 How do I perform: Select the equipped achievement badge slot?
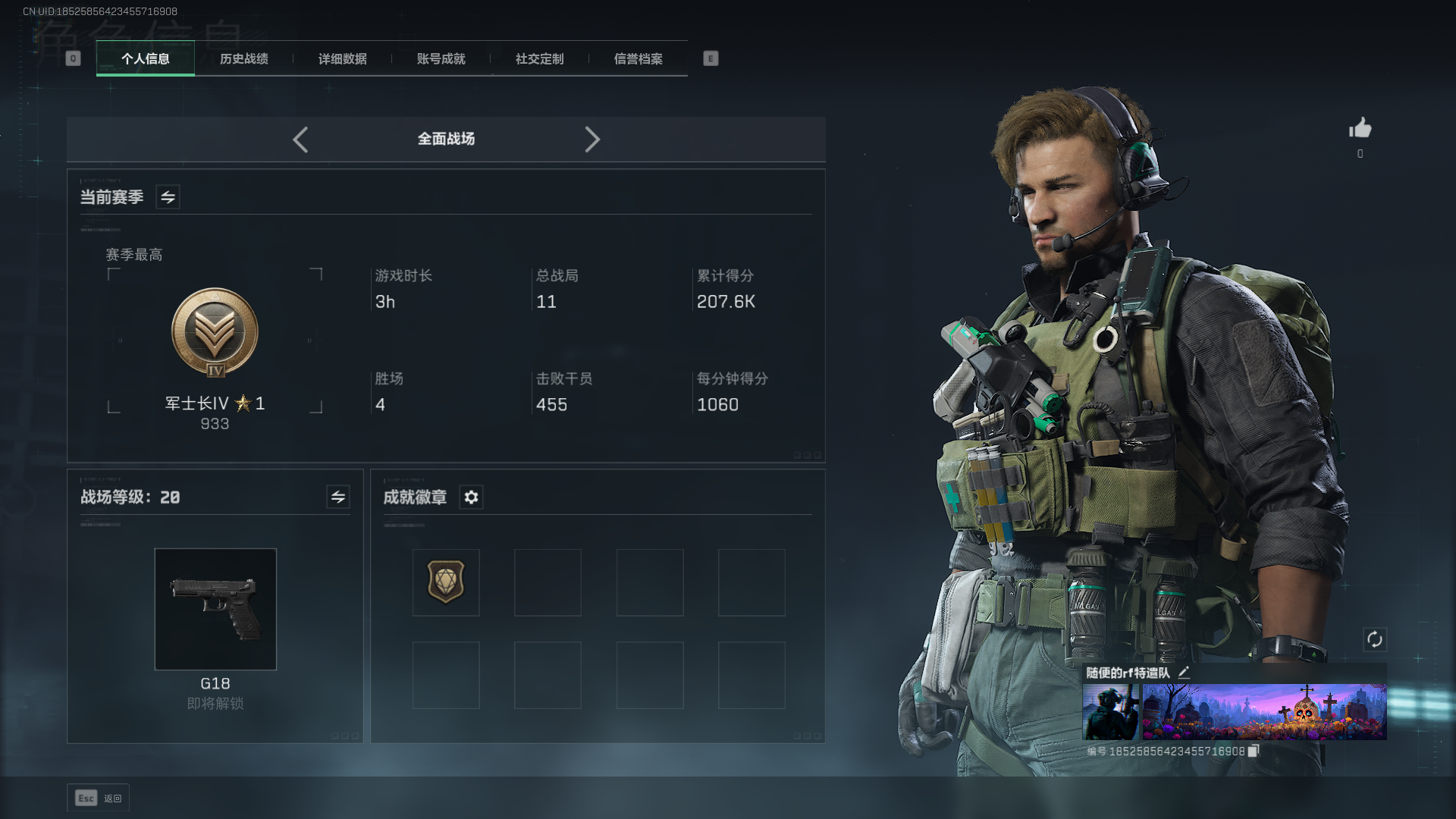[x=446, y=582]
